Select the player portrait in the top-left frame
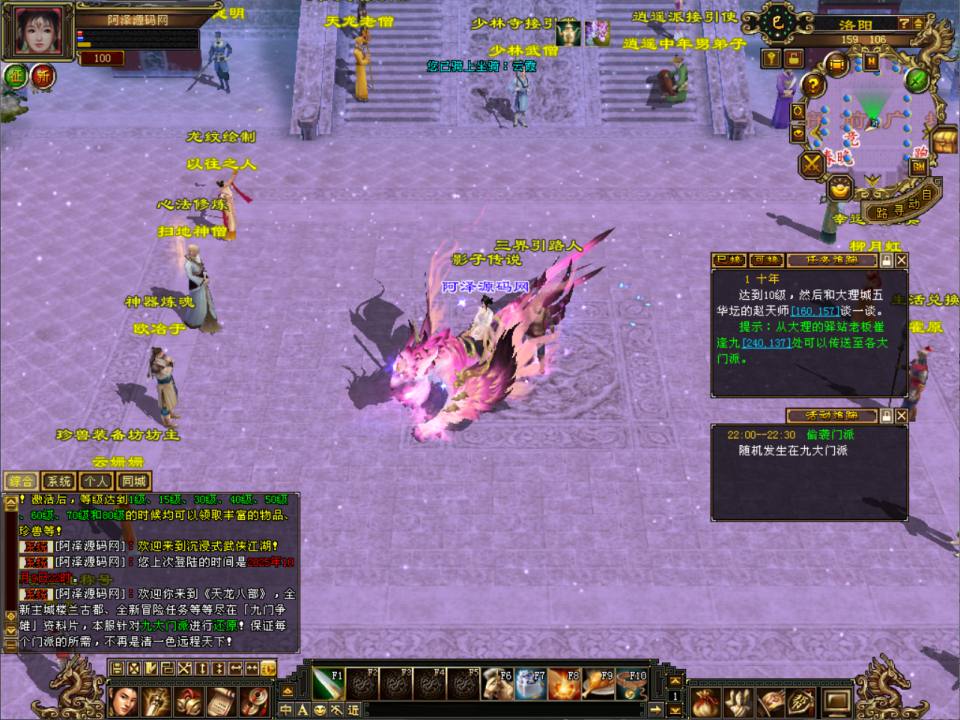The width and height of the screenshot is (960, 720). 38,31
